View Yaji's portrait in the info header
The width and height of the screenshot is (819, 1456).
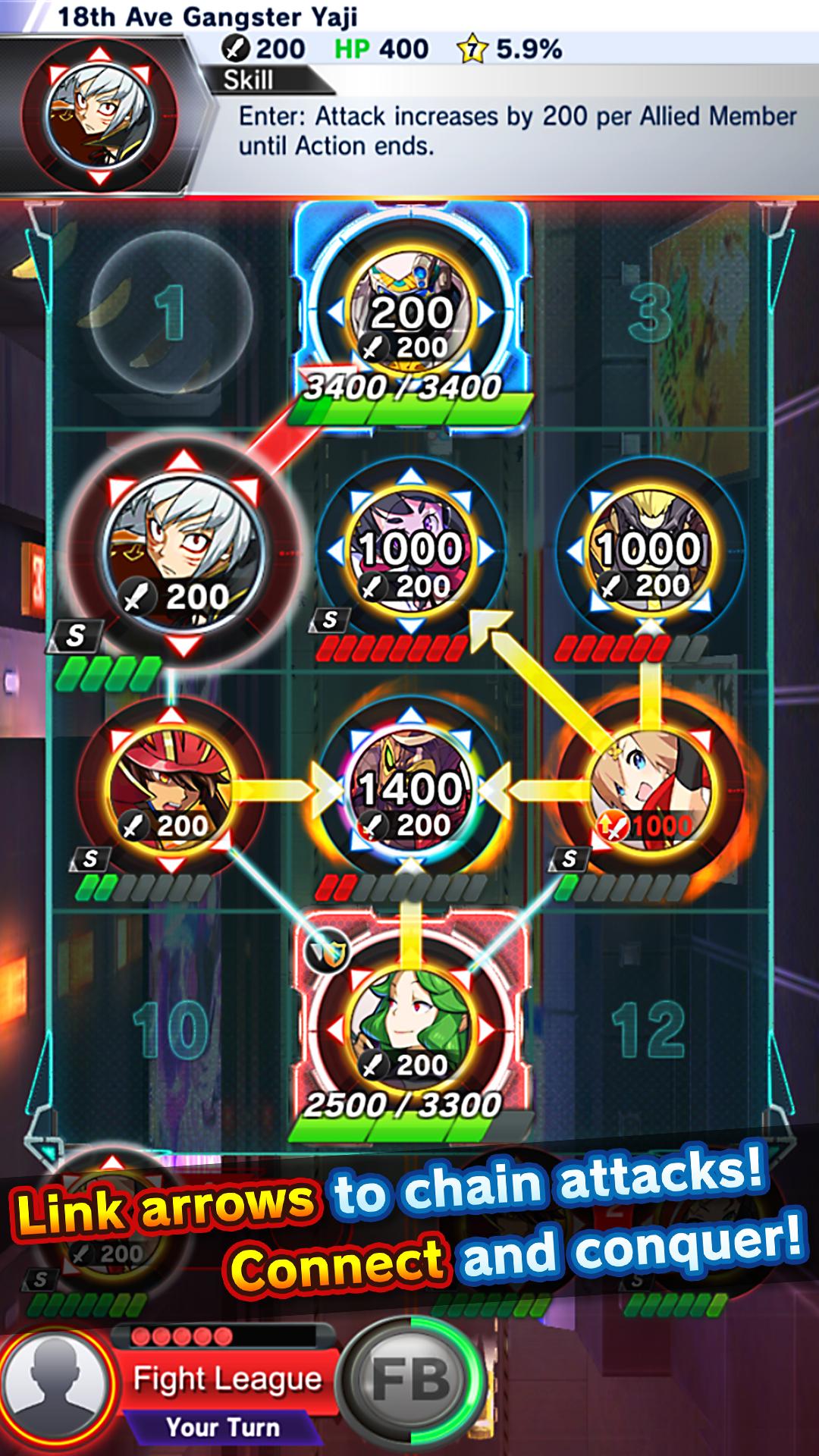pyautogui.click(x=99, y=115)
